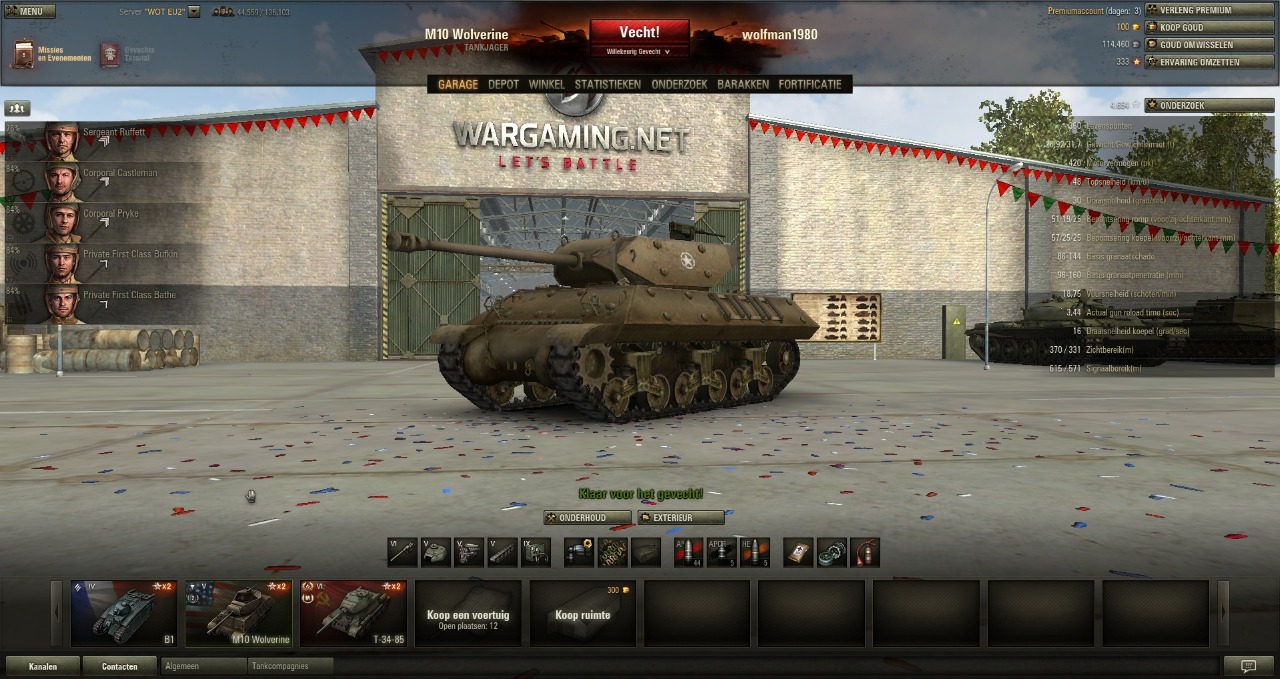1280x679 pixels.
Task: Open the Onderhoud service button
Action: tap(588, 518)
